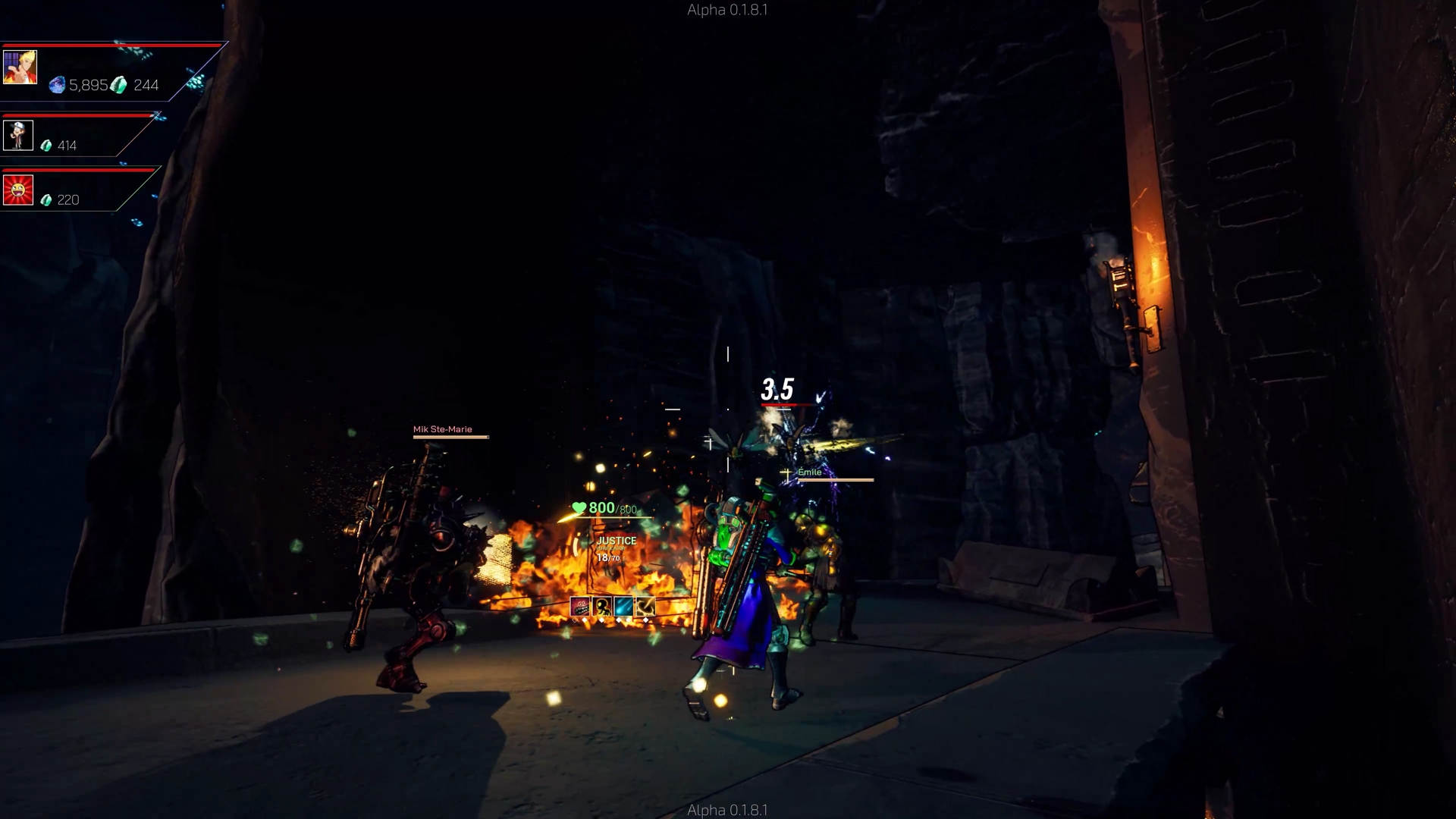Click the blue gem currency icon
The width and height of the screenshot is (1456, 819).
56,84
